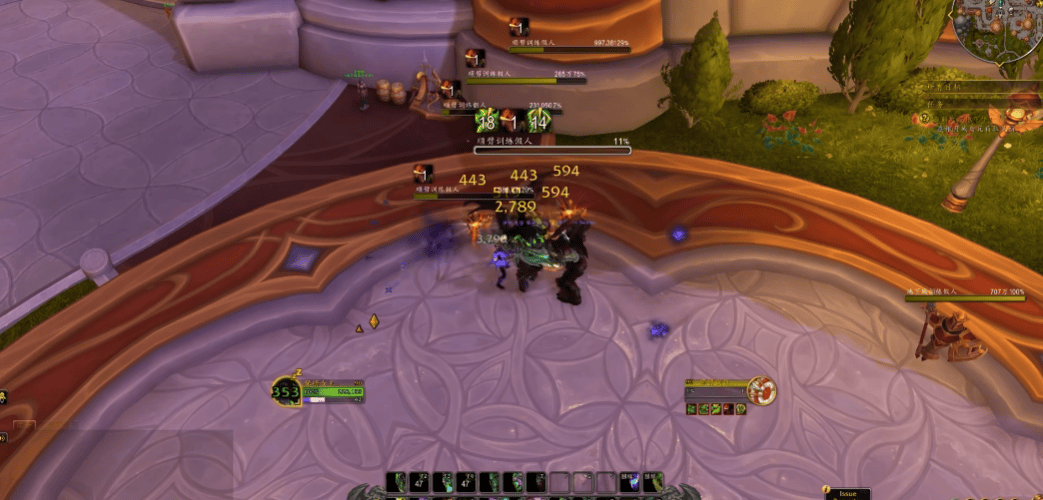Viewport: 1043px width, 500px height.
Task: Select the target's round portrait frame
Action: (x=761, y=391)
